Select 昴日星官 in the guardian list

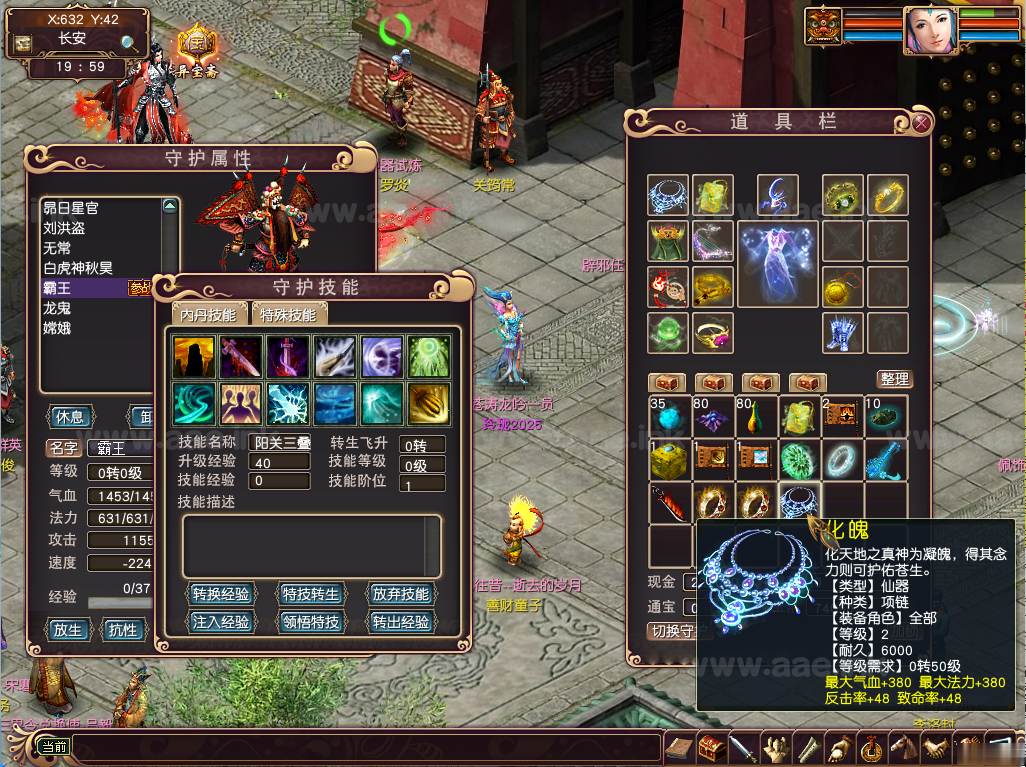point(71,208)
